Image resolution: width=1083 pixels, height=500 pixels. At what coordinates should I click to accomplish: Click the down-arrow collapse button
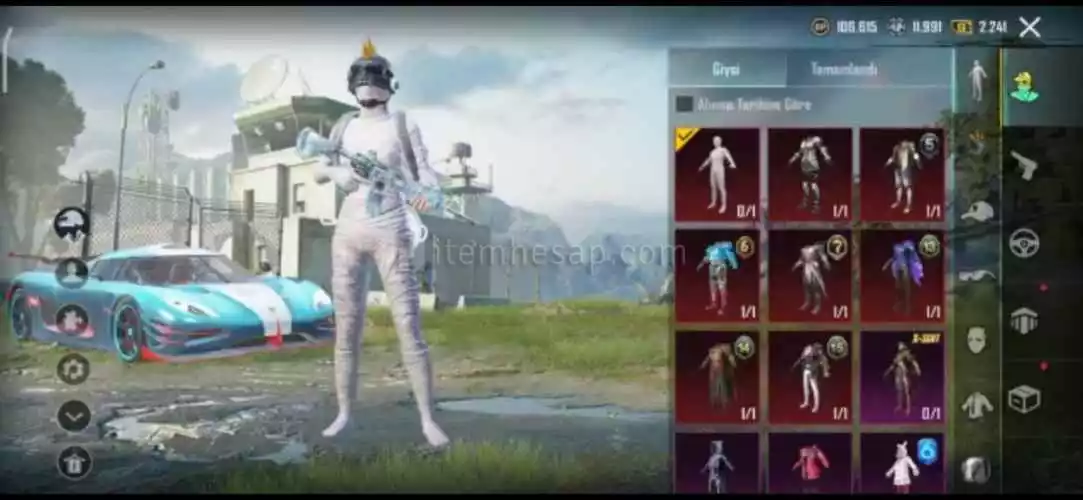click(74, 415)
